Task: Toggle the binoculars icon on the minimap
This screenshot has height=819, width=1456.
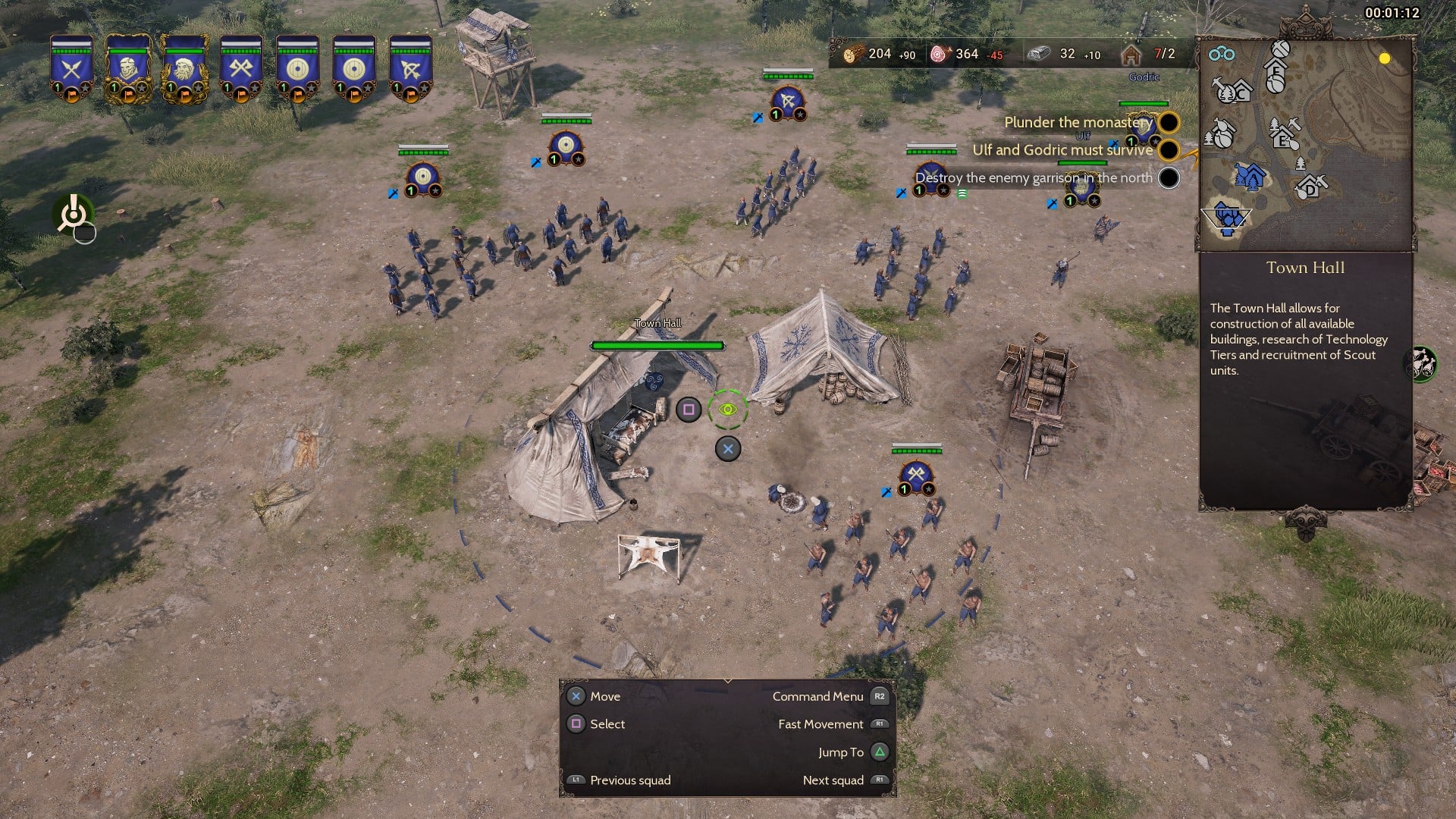Action: tap(1222, 54)
